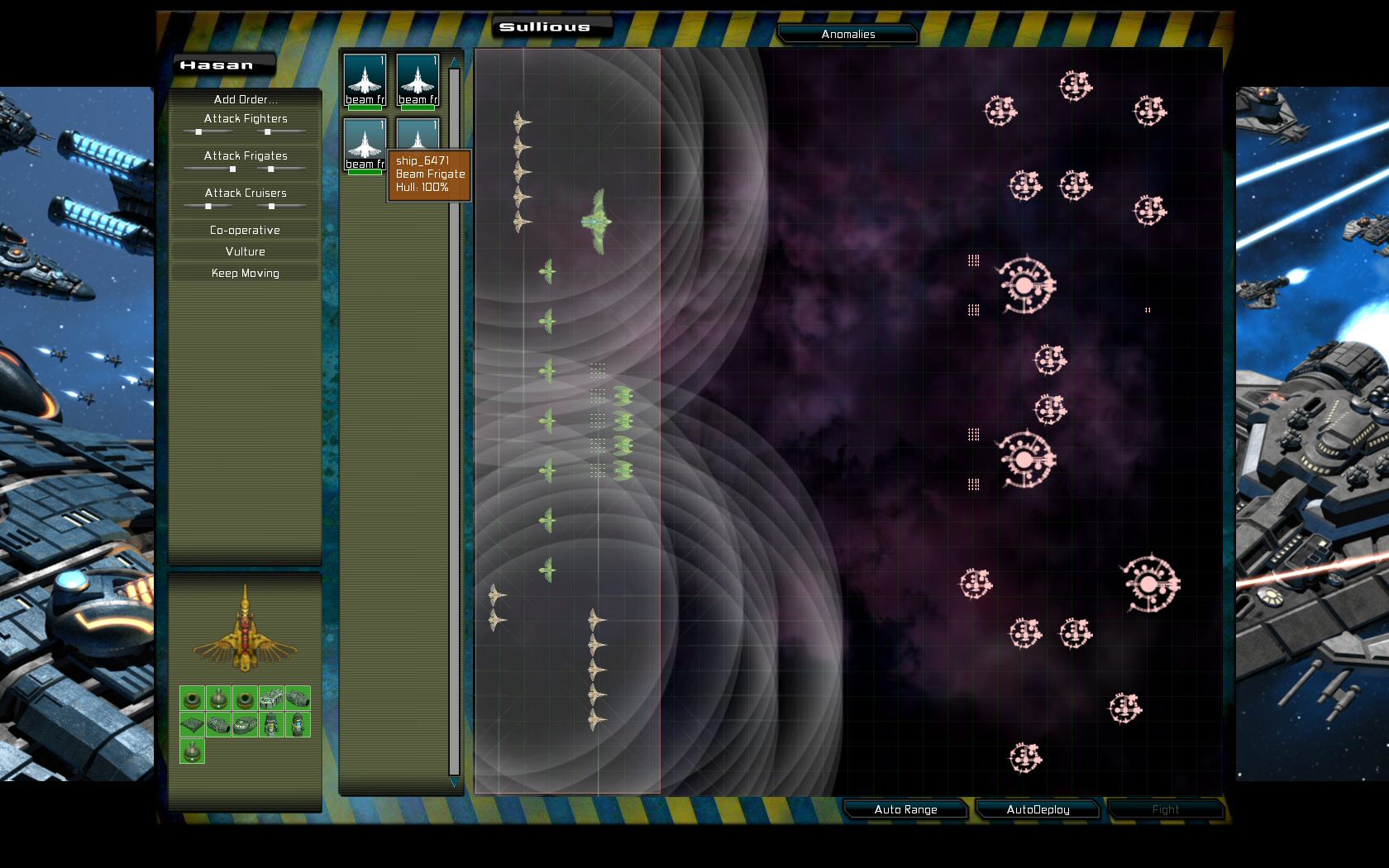Screen dimensions: 1389x868
Task: Toggle the Vulture order
Action: coord(245,251)
